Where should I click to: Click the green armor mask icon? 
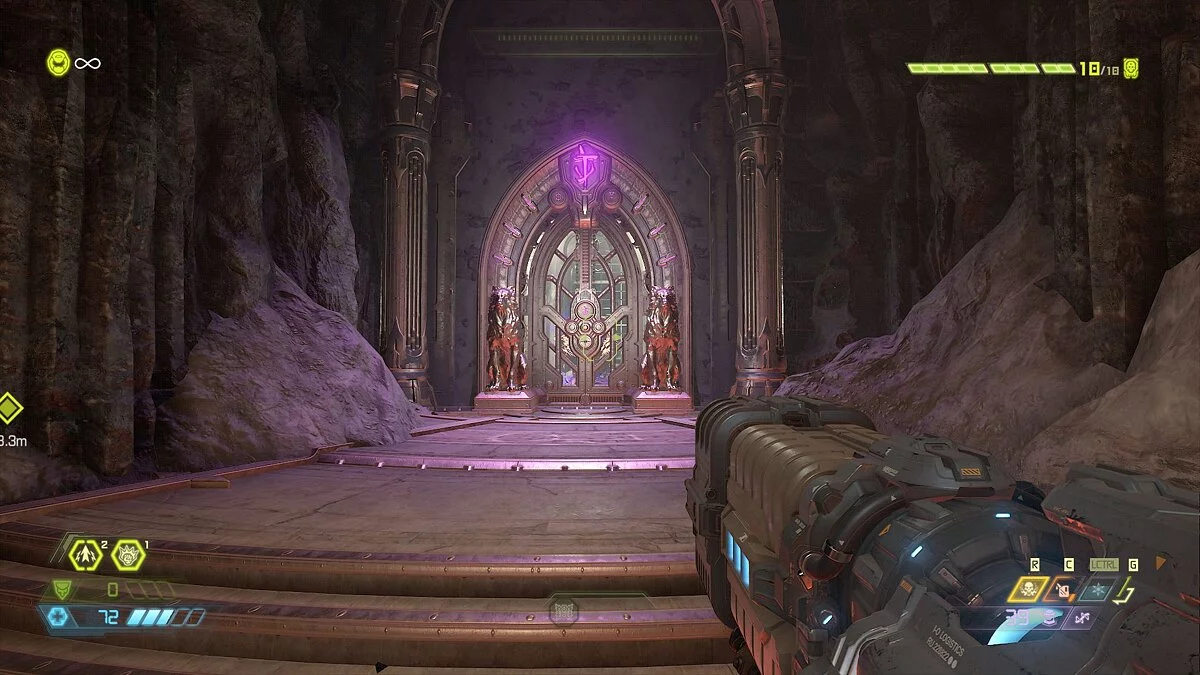coord(62,590)
